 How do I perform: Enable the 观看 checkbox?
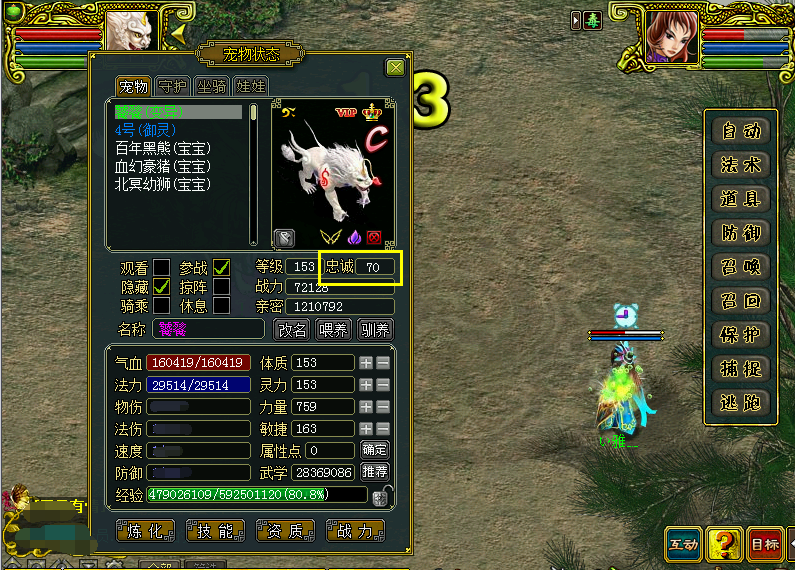(x=161, y=267)
